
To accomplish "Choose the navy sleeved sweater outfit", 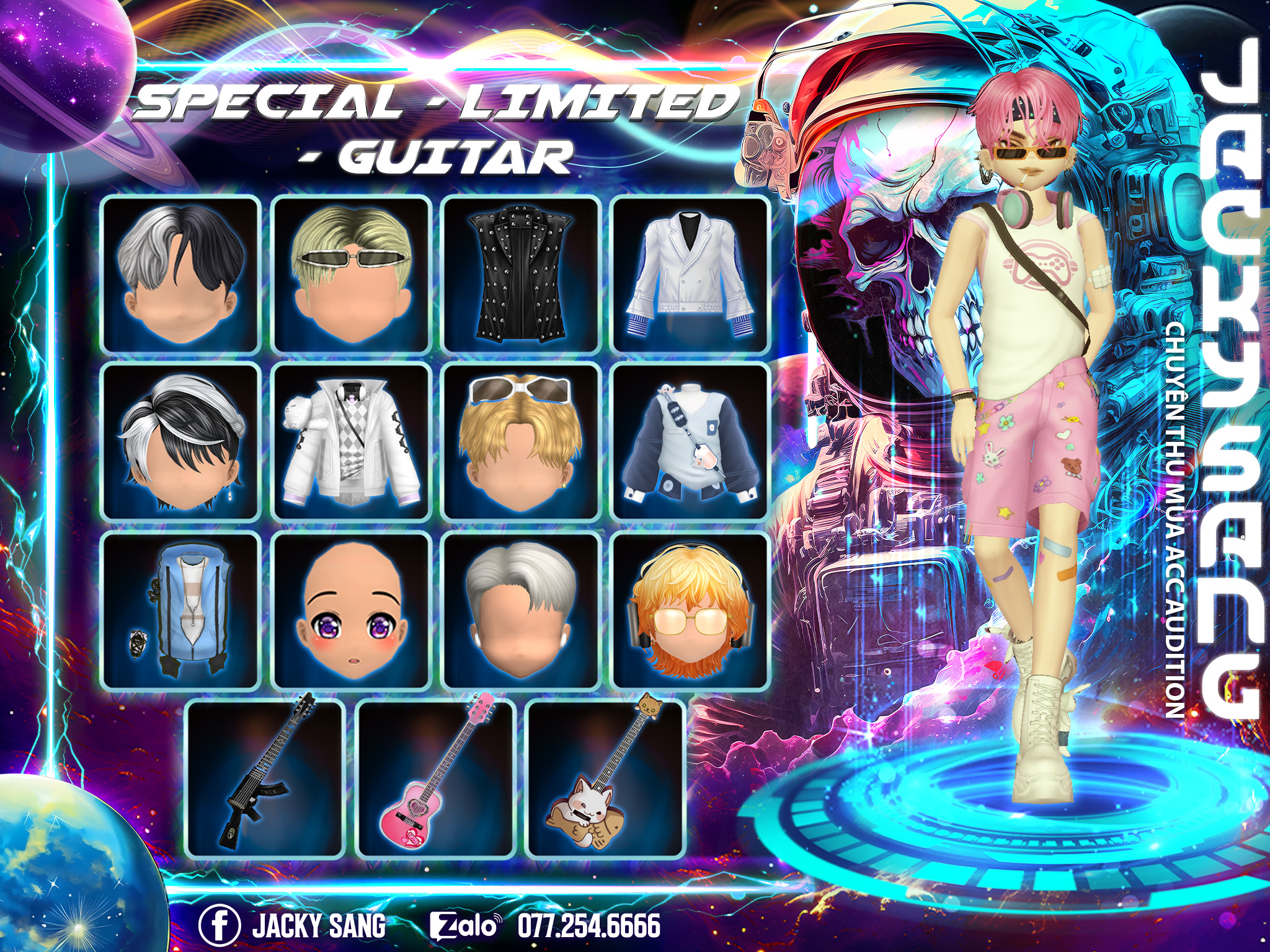I will click(x=690, y=442).
